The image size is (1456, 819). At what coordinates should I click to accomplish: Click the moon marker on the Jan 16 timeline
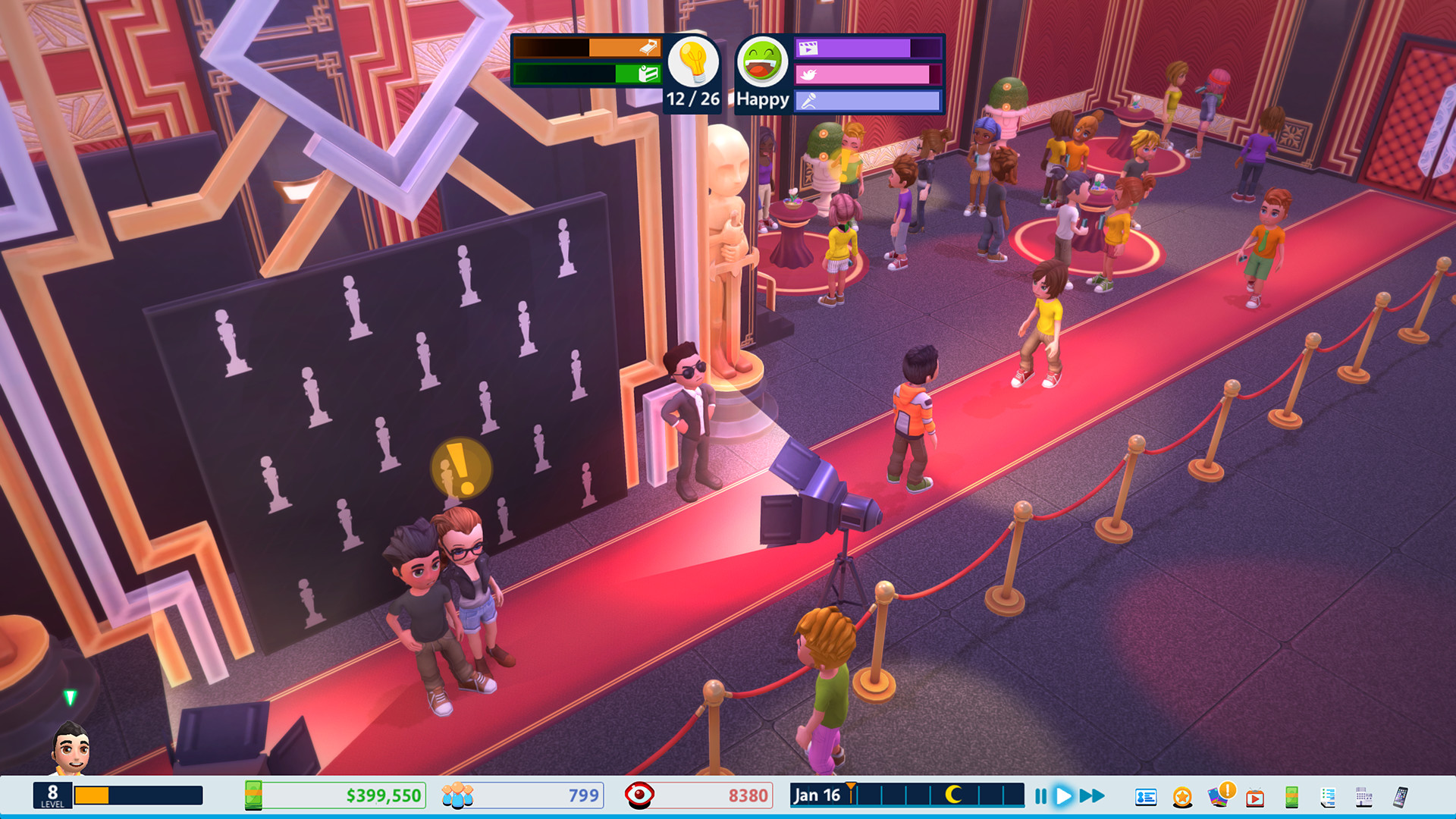pyautogui.click(x=955, y=795)
